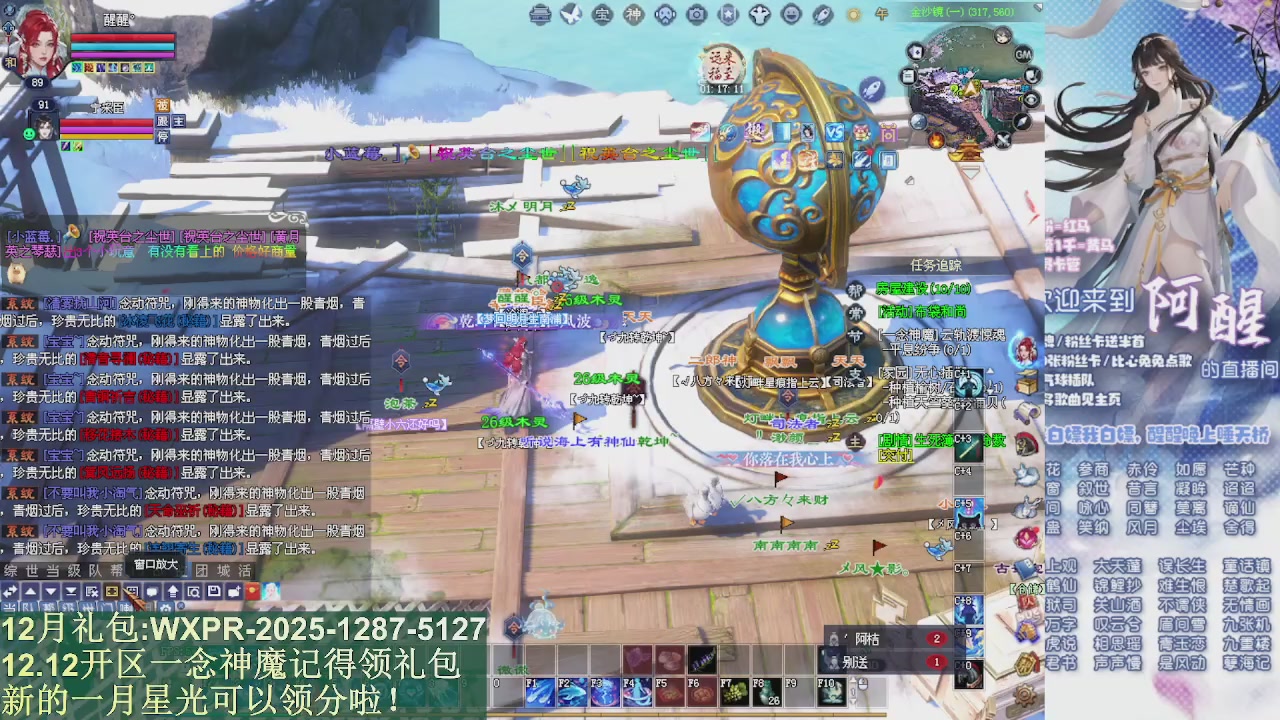Screen dimensions: 1280x720
Task: Open the 神 (deity) panel icon
Action: click(635, 16)
